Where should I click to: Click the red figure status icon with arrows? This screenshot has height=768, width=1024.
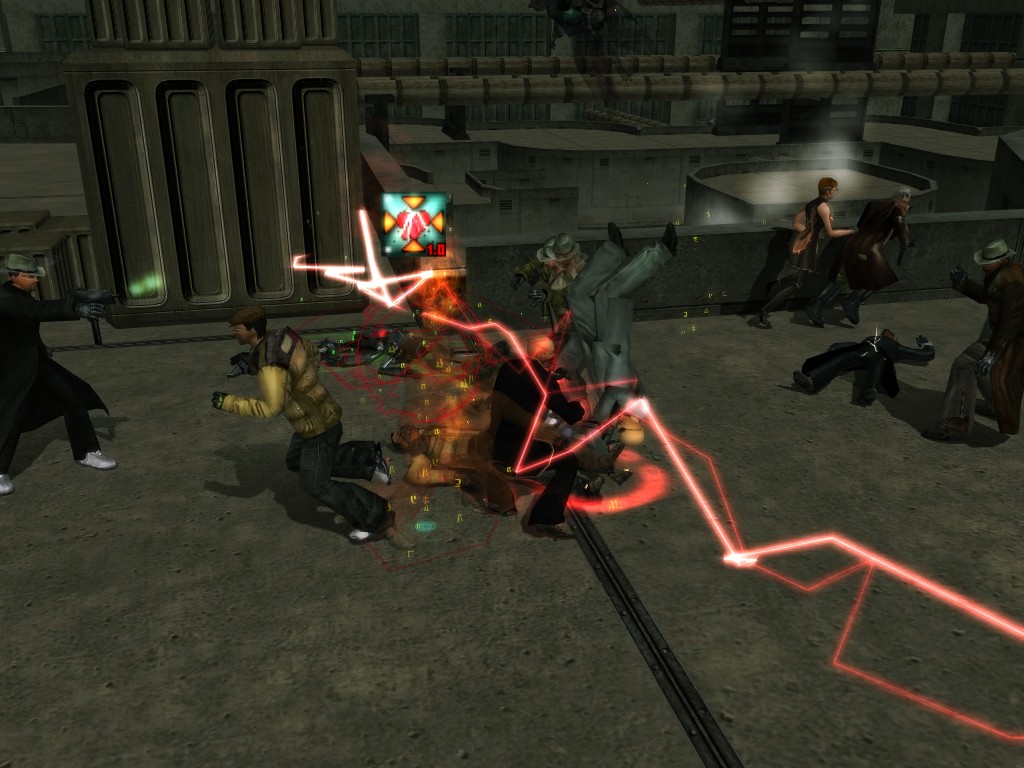[415, 224]
